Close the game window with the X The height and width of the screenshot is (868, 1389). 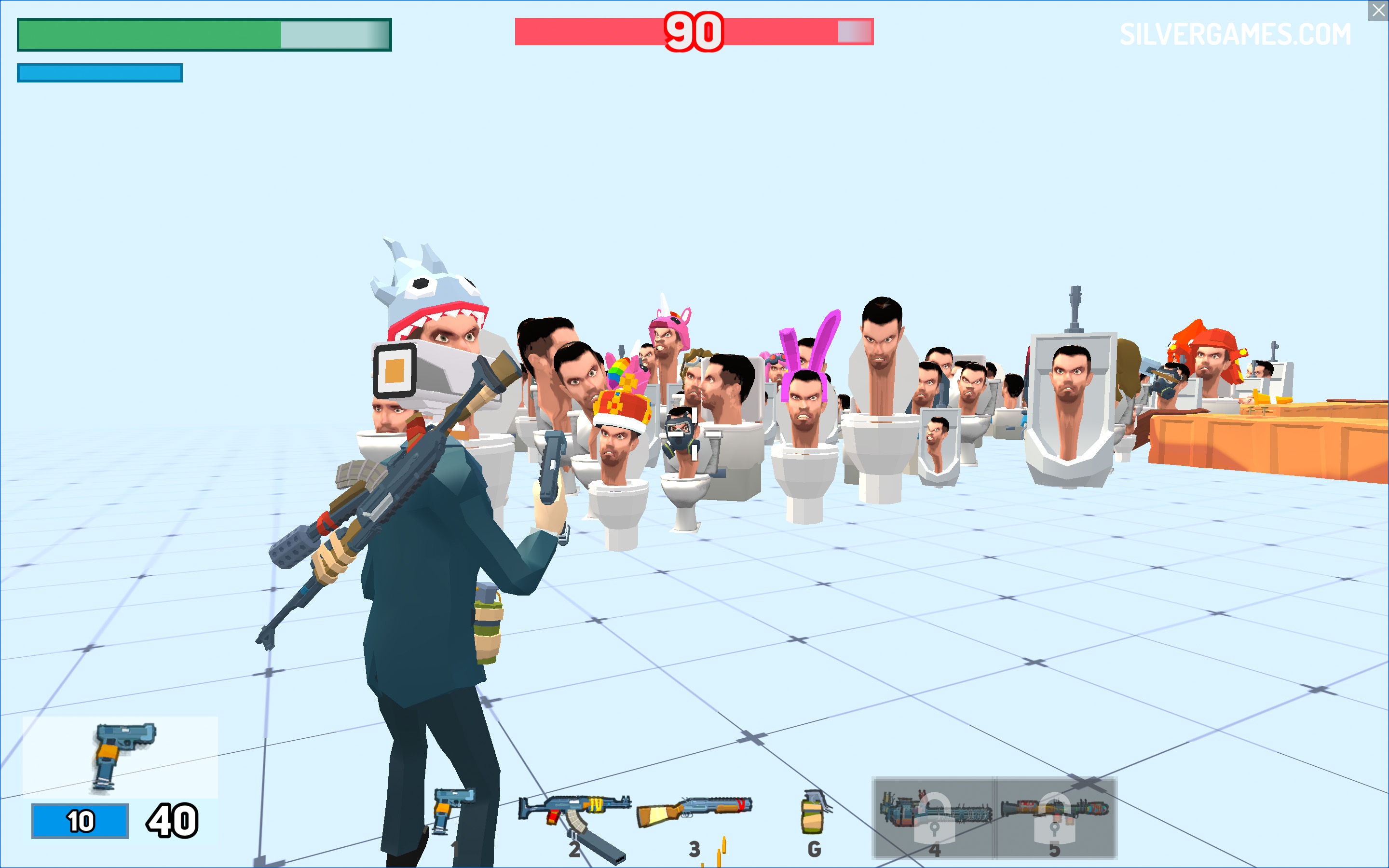click(1378, 10)
